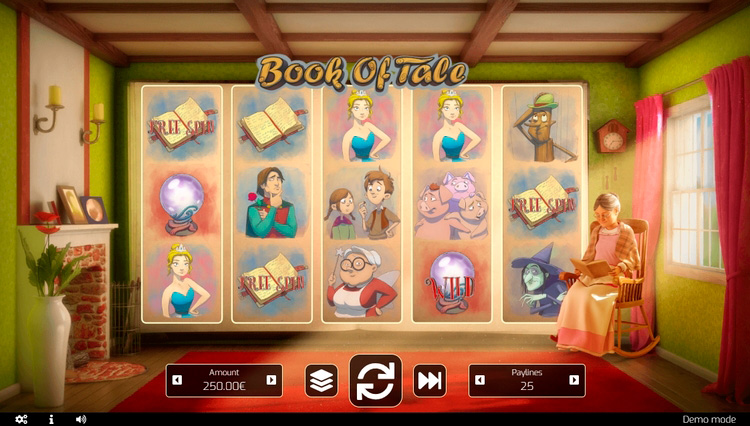This screenshot has width=750, height=426.
Task: Activate the fast-forward skip button
Action: (x=429, y=380)
